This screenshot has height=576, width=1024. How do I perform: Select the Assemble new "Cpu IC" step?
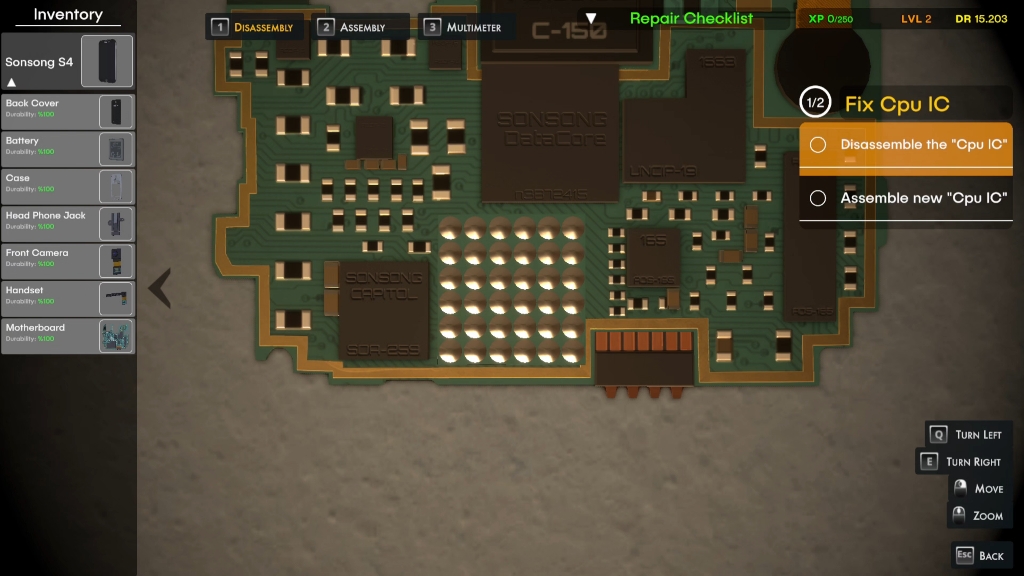coord(906,198)
